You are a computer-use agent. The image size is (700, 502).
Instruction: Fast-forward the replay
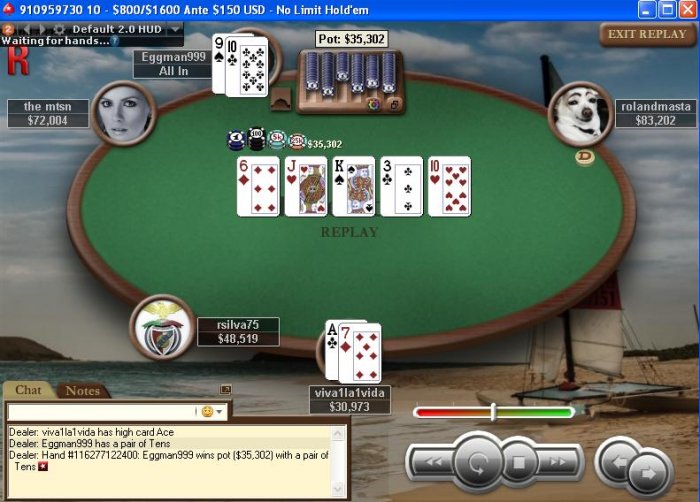click(x=560, y=462)
